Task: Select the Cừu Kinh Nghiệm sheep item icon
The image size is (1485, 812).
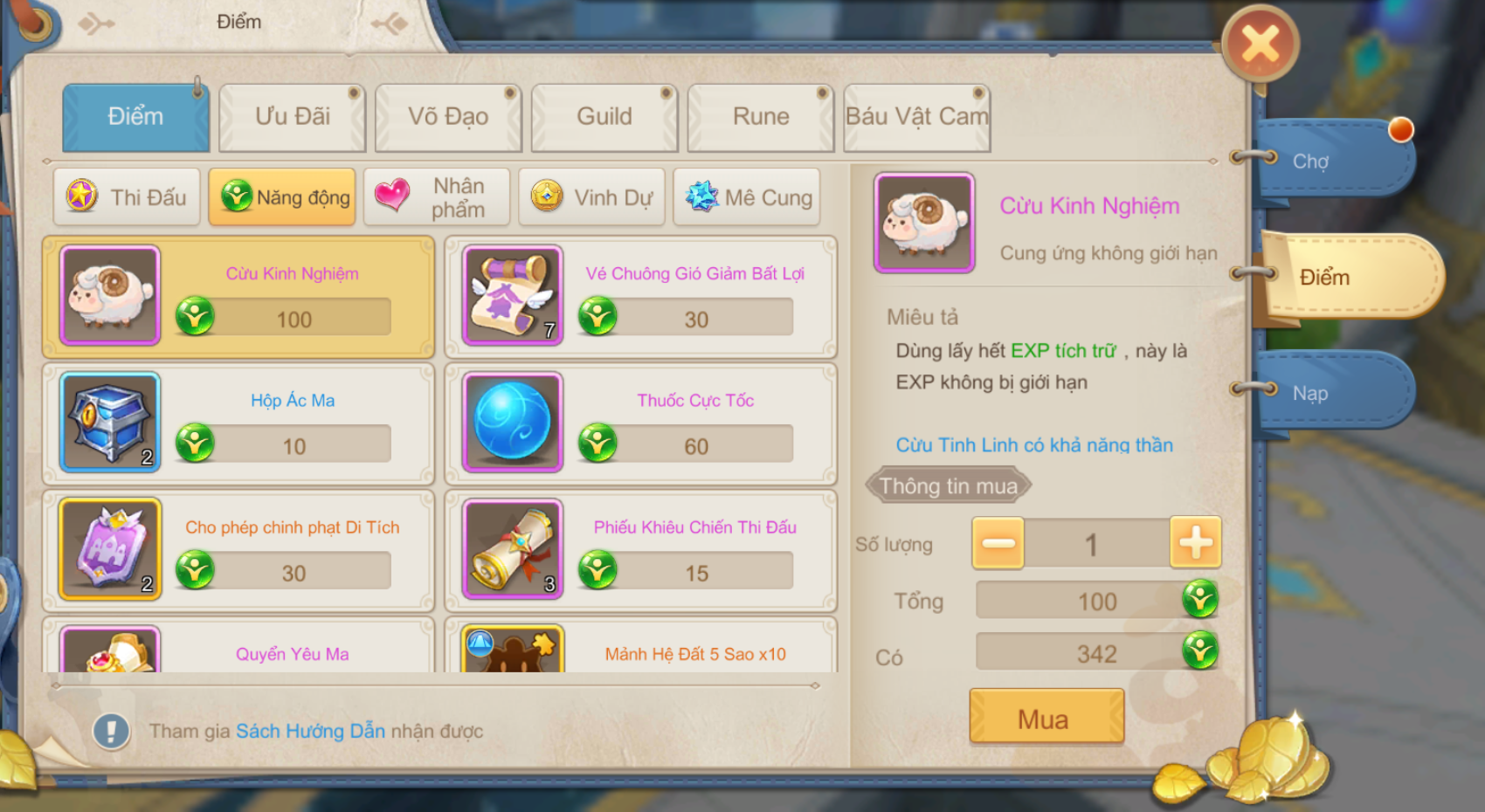Action: [108, 297]
